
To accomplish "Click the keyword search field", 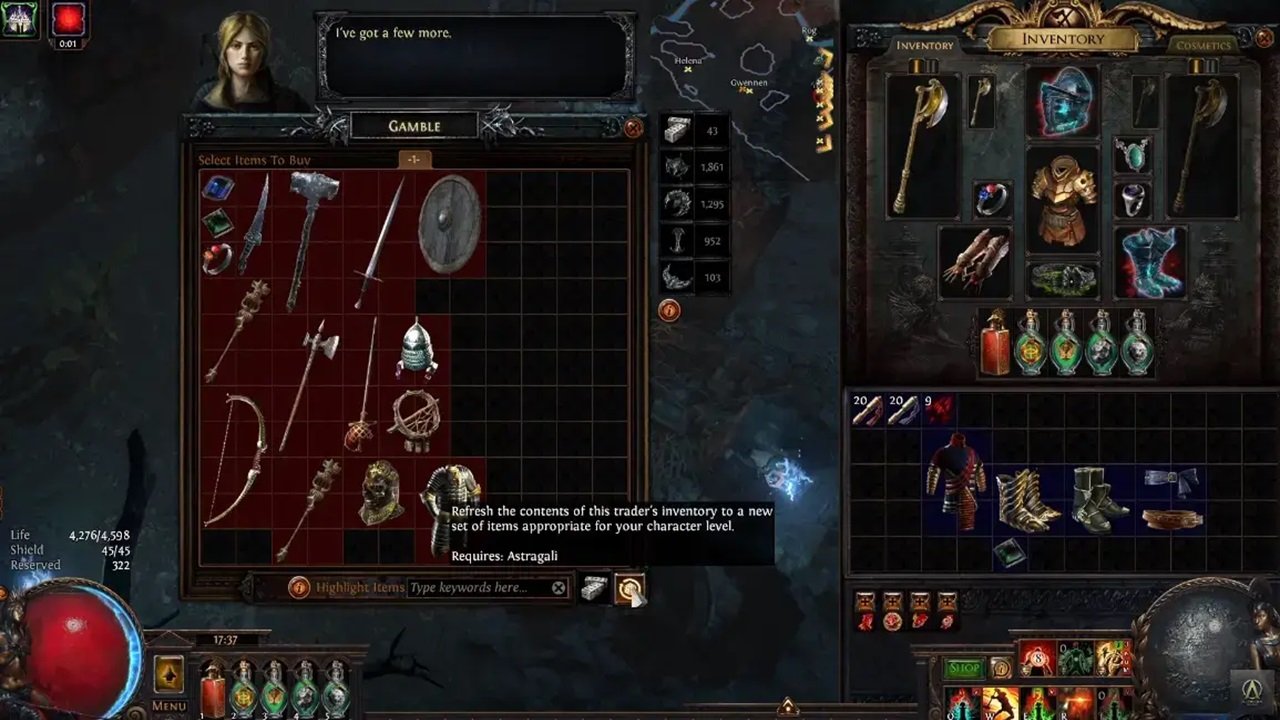I will 470,588.
